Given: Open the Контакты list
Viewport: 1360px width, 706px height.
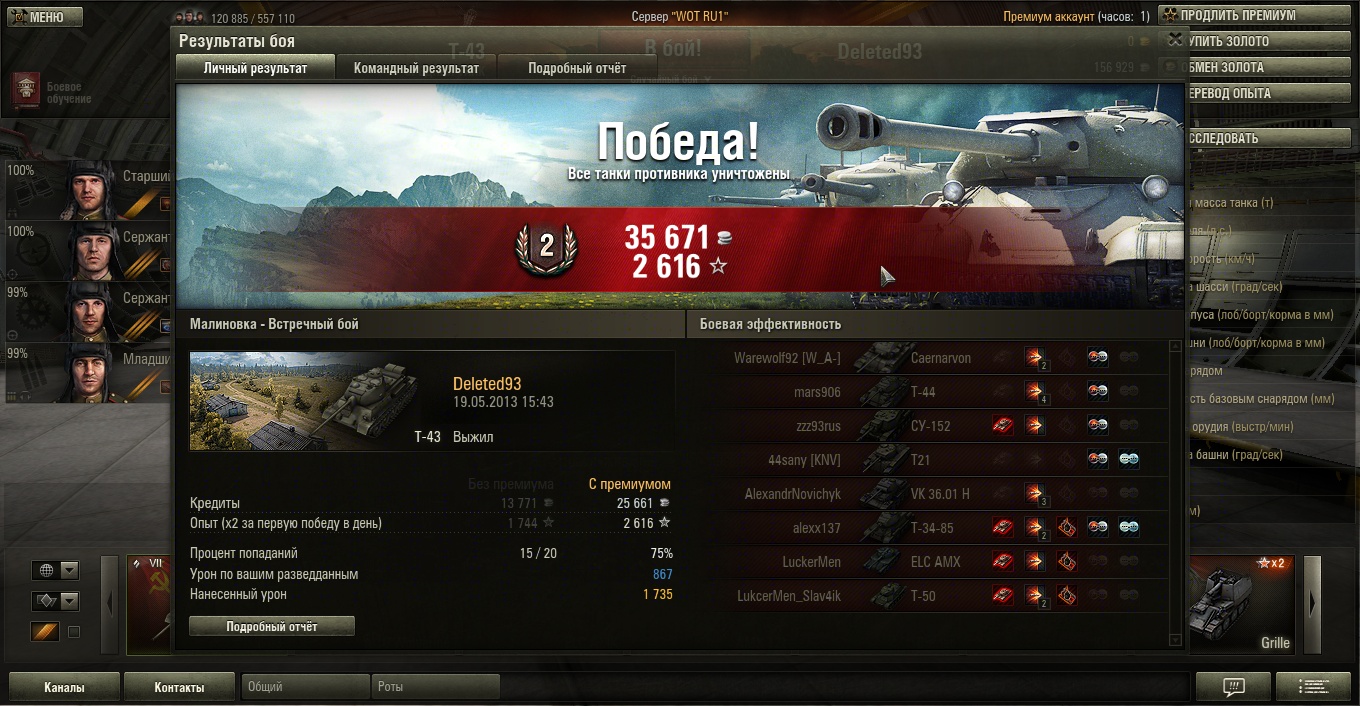Looking at the screenshot, I should click(x=179, y=687).
